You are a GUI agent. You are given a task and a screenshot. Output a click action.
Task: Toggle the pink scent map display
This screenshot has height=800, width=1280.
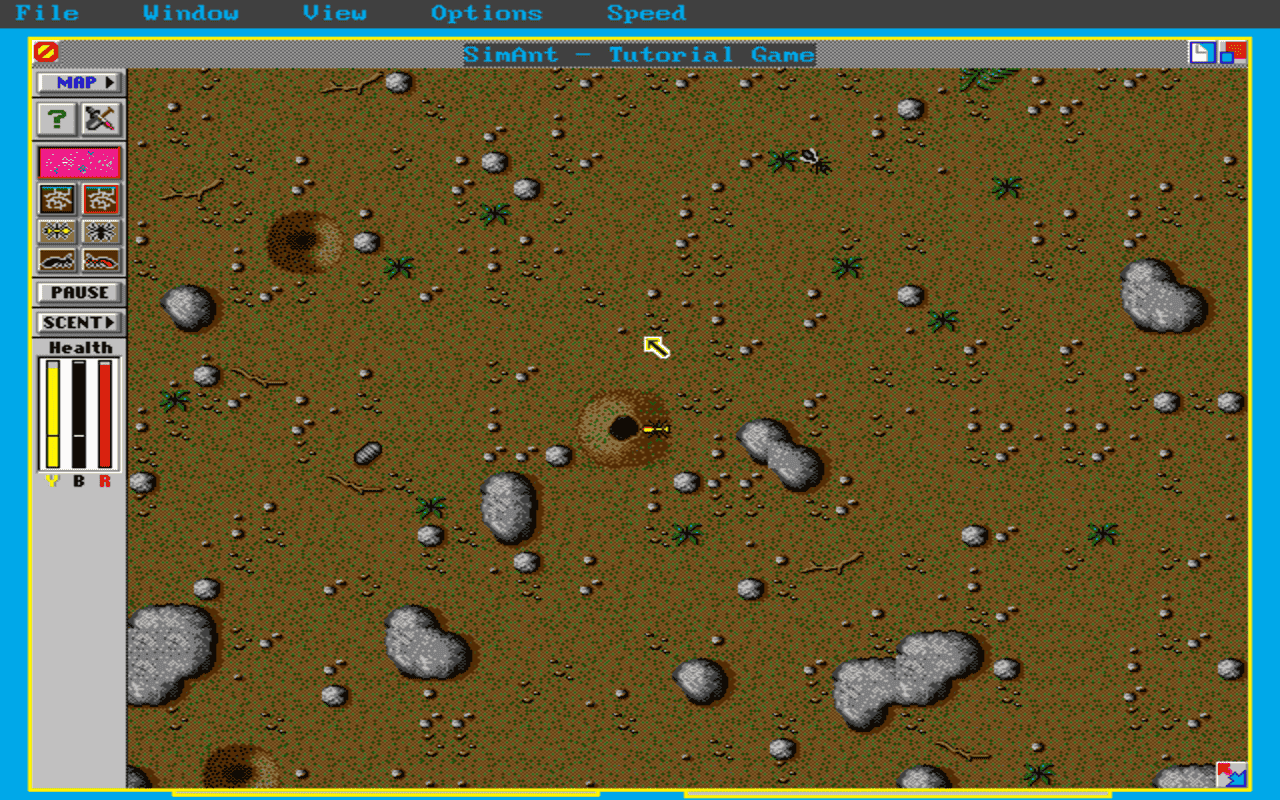(78, 161)
